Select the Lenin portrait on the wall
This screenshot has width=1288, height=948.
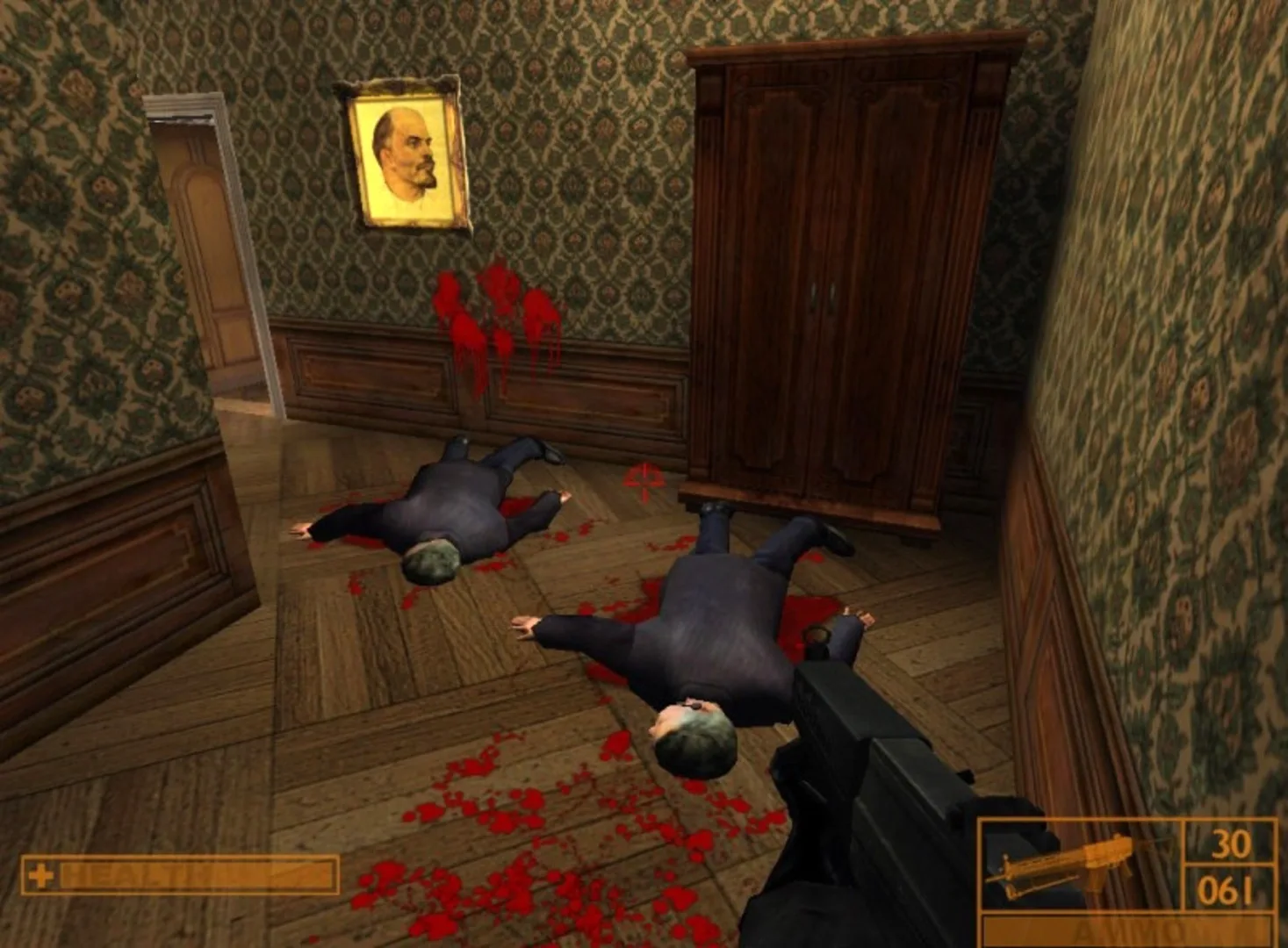click(405, 154)
